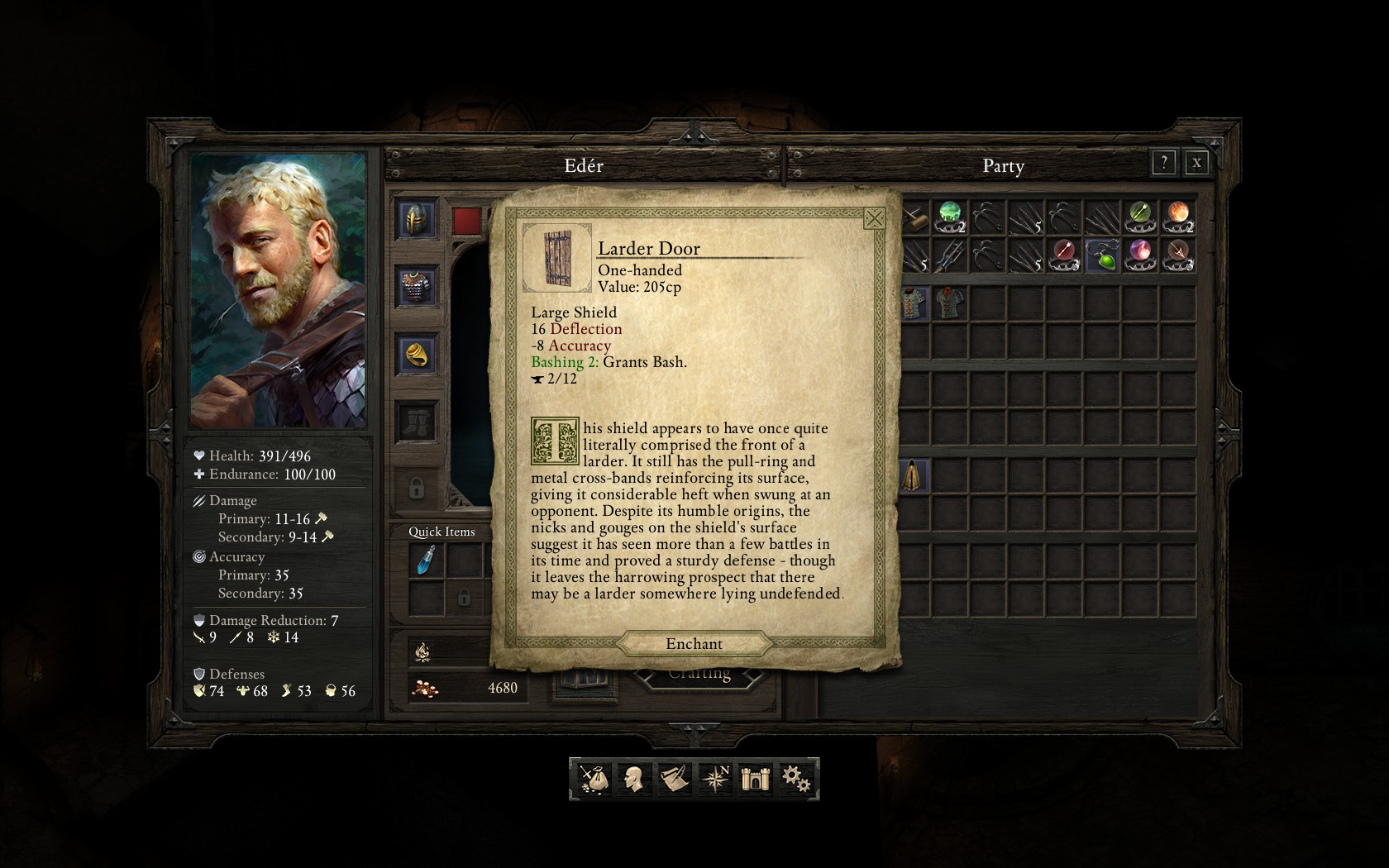Image resolution: width=1389 pixels, height=868 pixels.
Task: Open the Journal scroll-and-quill icon
Action: (x=673, y=778)
